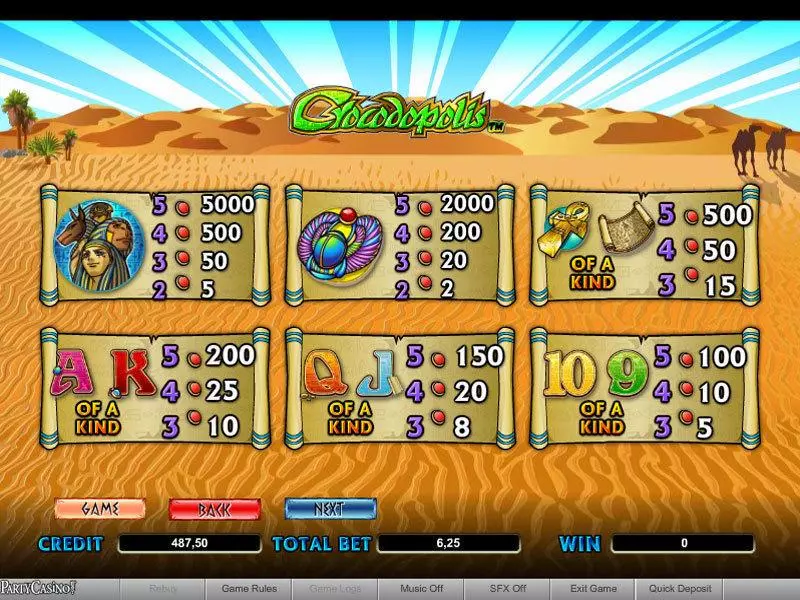Toggle the Music Off option

(x=421, y=589)
